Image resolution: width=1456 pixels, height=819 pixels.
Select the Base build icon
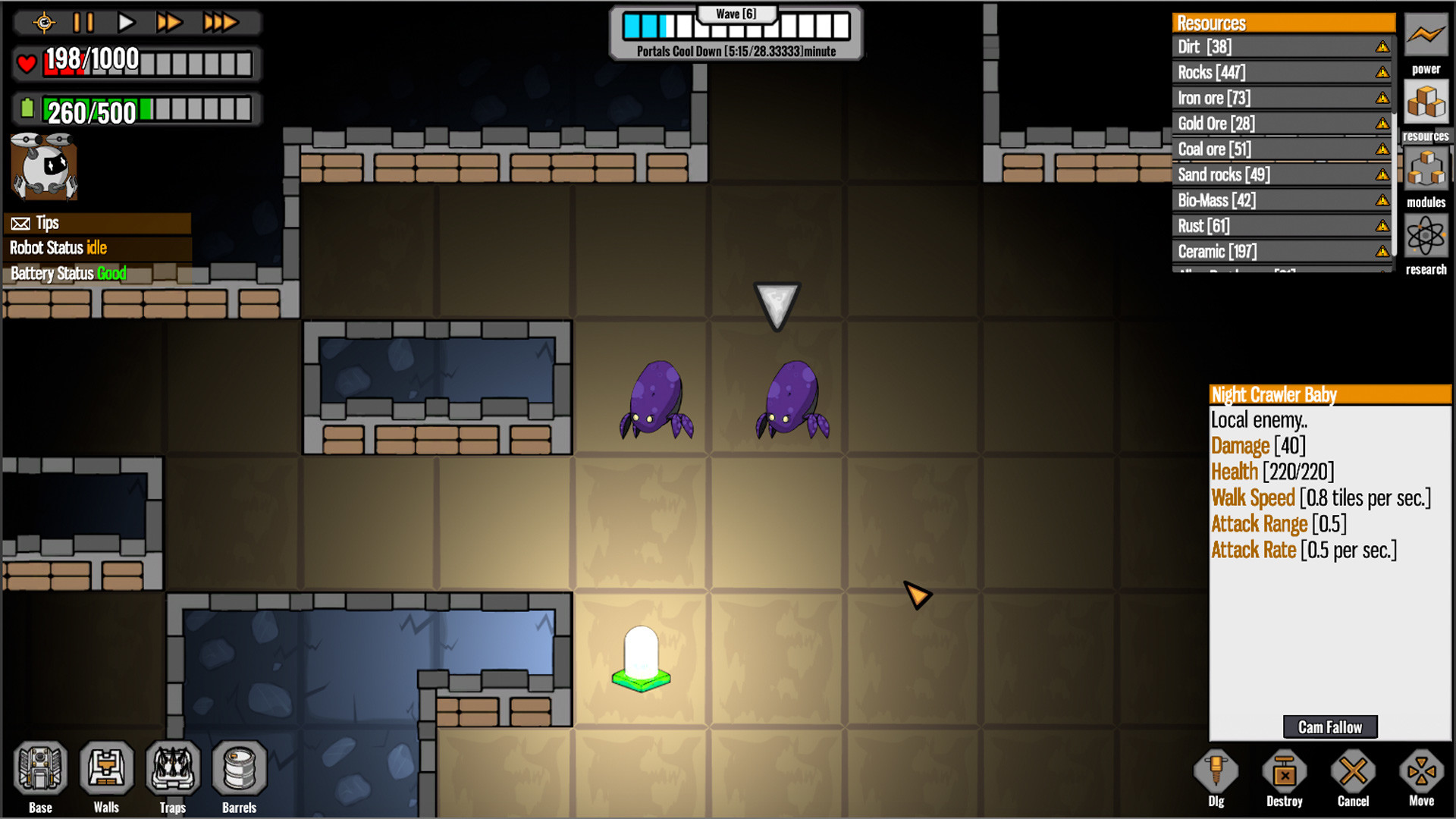41,770
